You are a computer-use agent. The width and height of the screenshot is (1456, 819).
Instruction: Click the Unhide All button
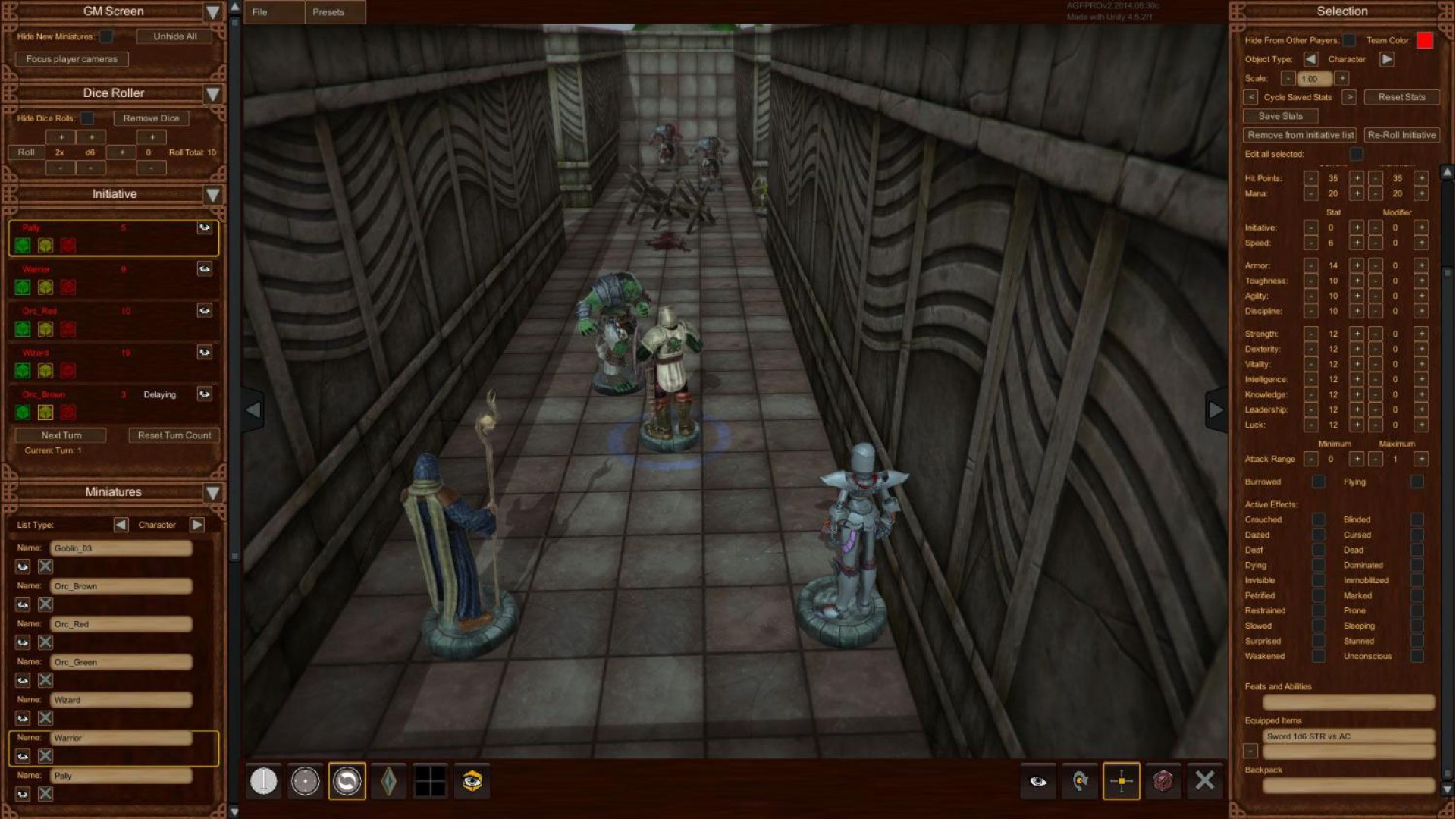coord(174,36)
